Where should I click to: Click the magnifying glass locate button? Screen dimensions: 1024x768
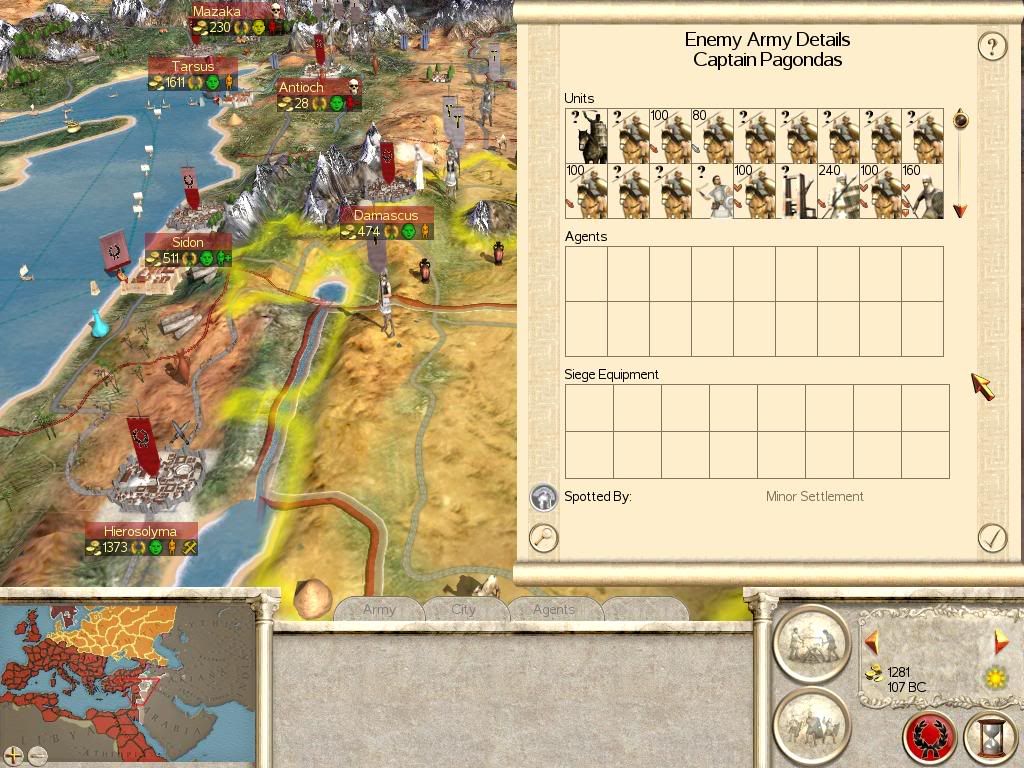[543, 538]
